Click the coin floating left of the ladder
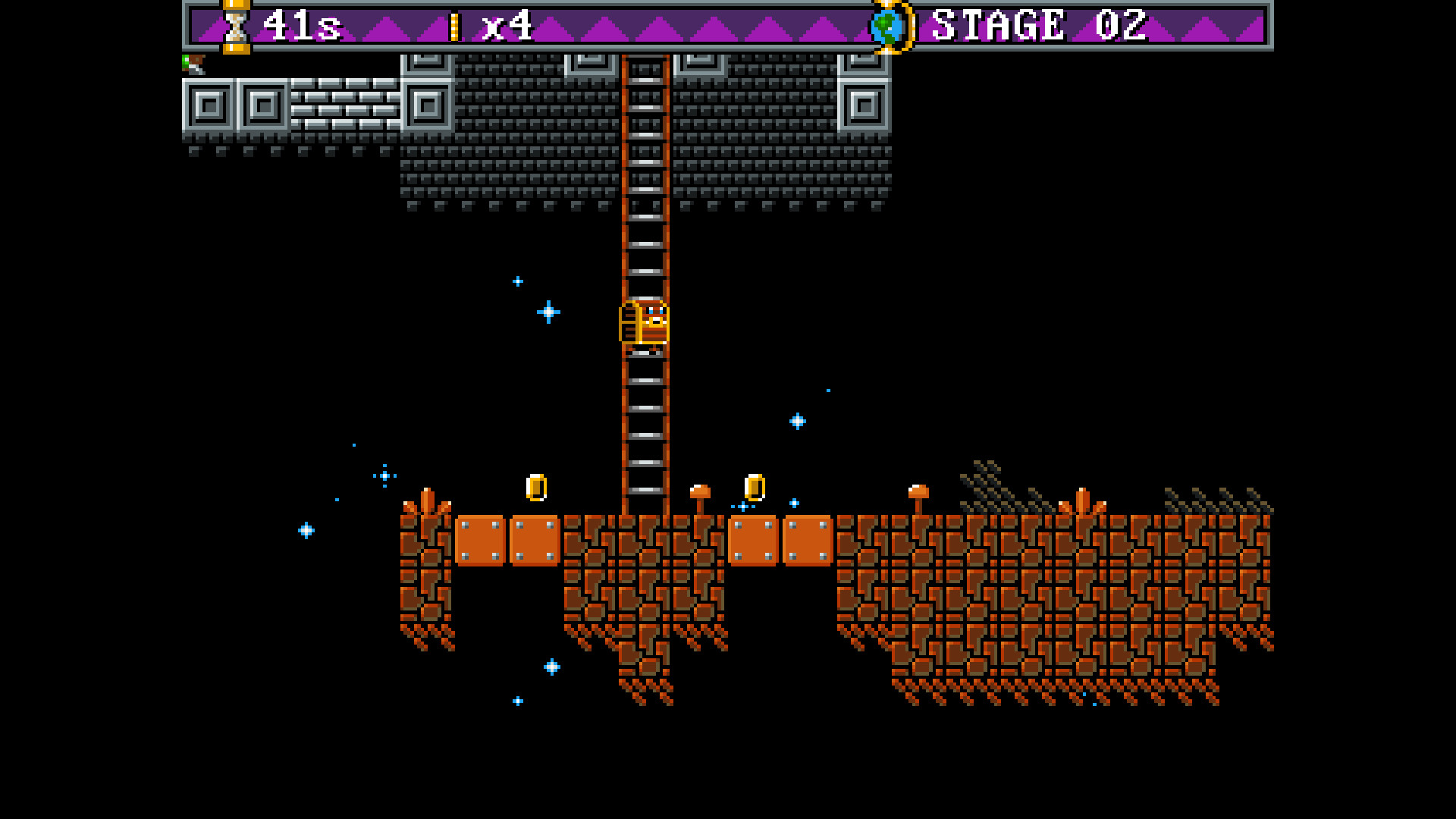This screenshot has height=819, width=1456. tap(537, 488)
